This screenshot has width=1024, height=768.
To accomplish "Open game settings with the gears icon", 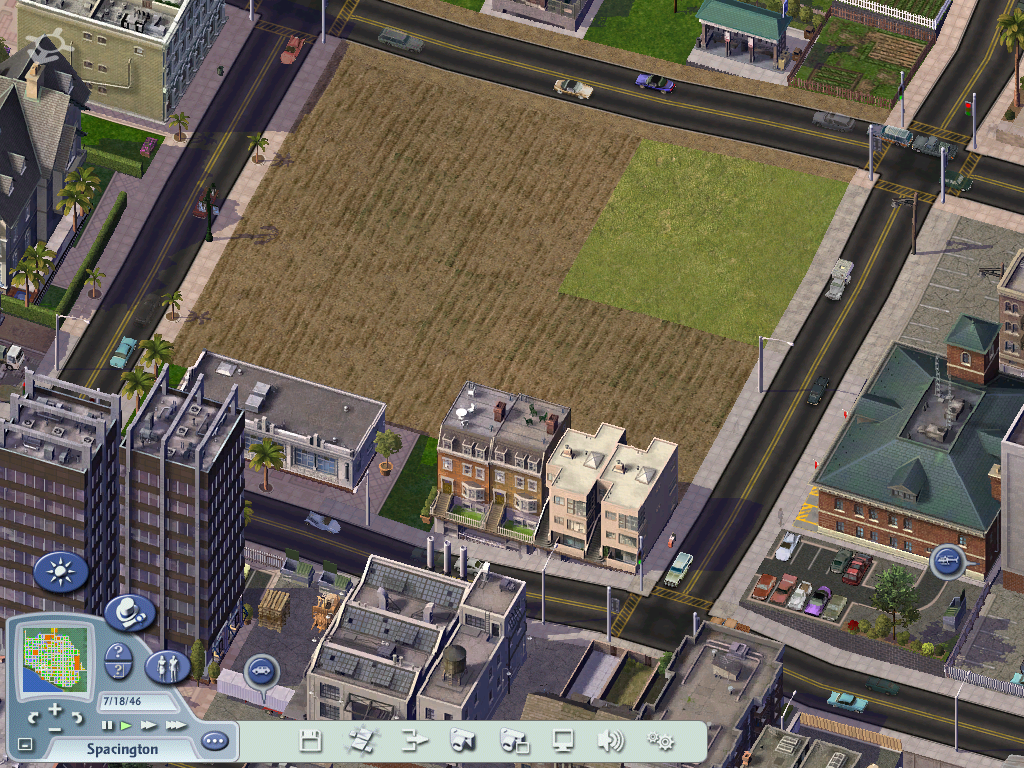I will point(660,741).
